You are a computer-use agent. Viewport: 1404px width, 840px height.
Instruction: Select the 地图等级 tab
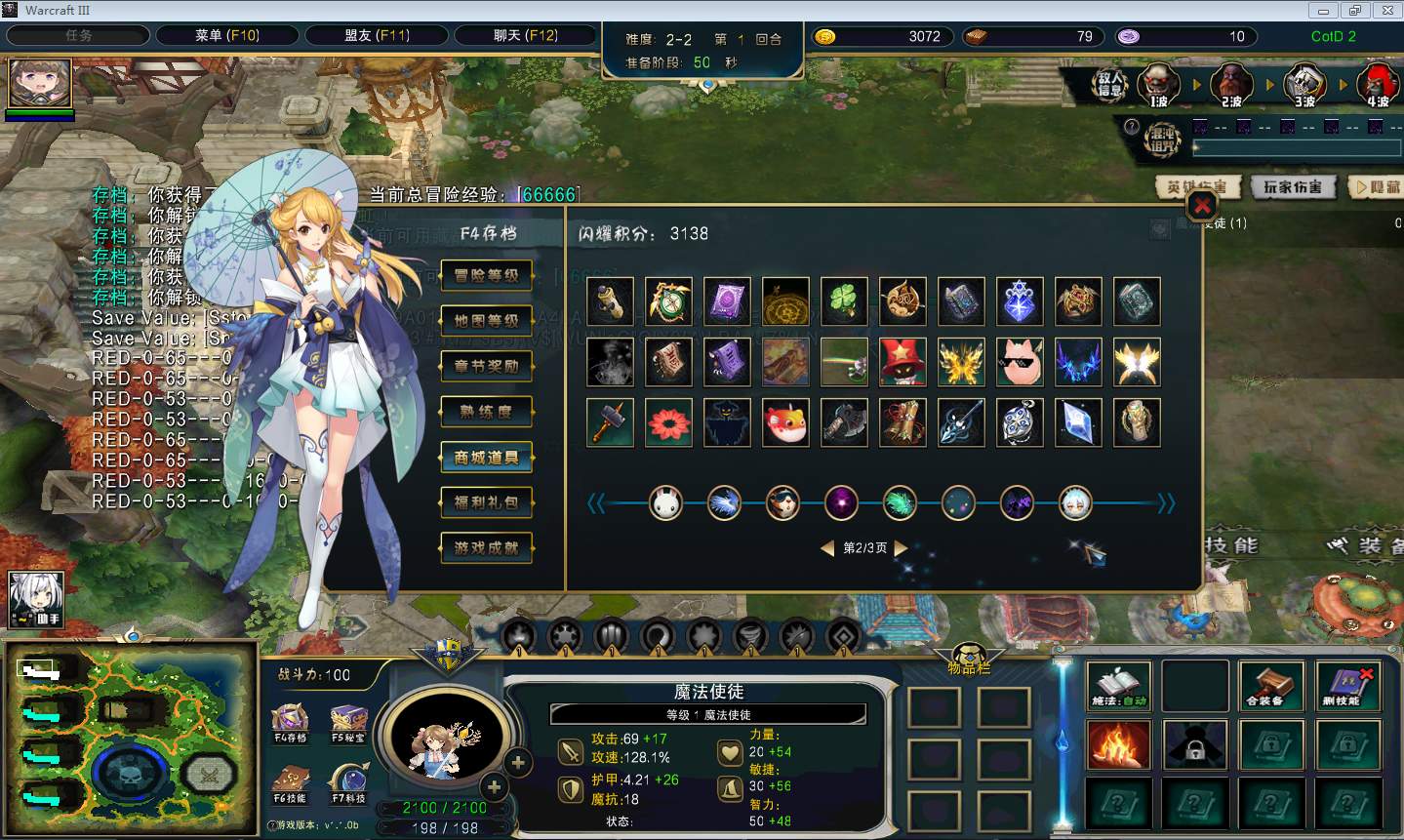click(x=486, y=321)
